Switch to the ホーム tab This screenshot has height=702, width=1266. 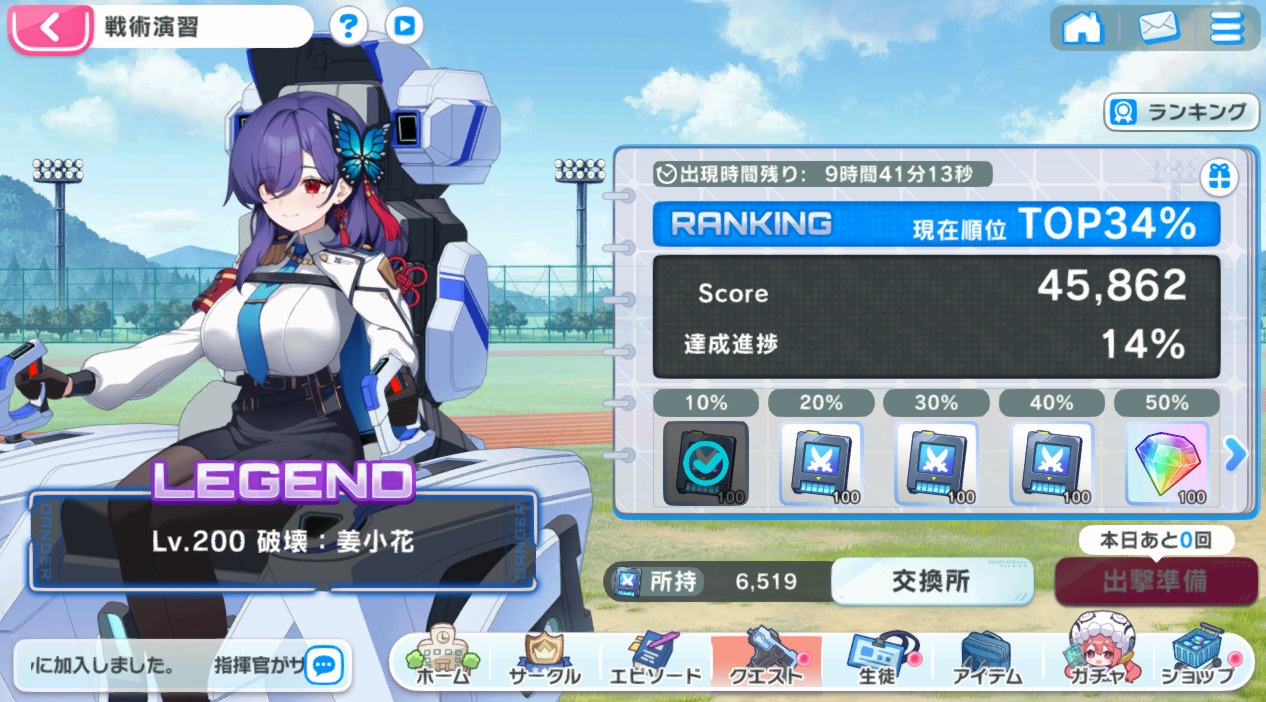point(441,660)
